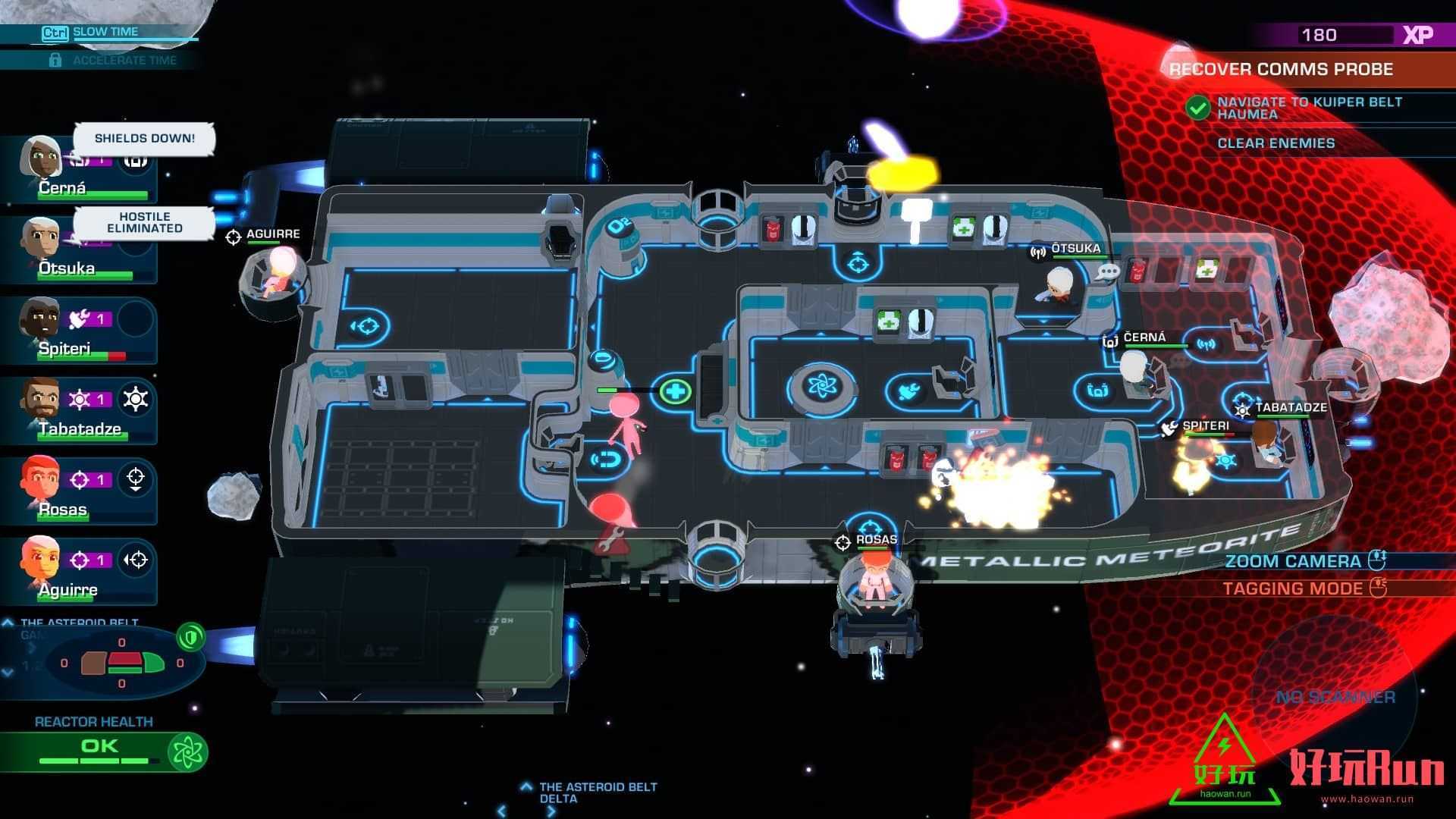Click the green shield status icon
The image size is (1456, 819).
190,637
